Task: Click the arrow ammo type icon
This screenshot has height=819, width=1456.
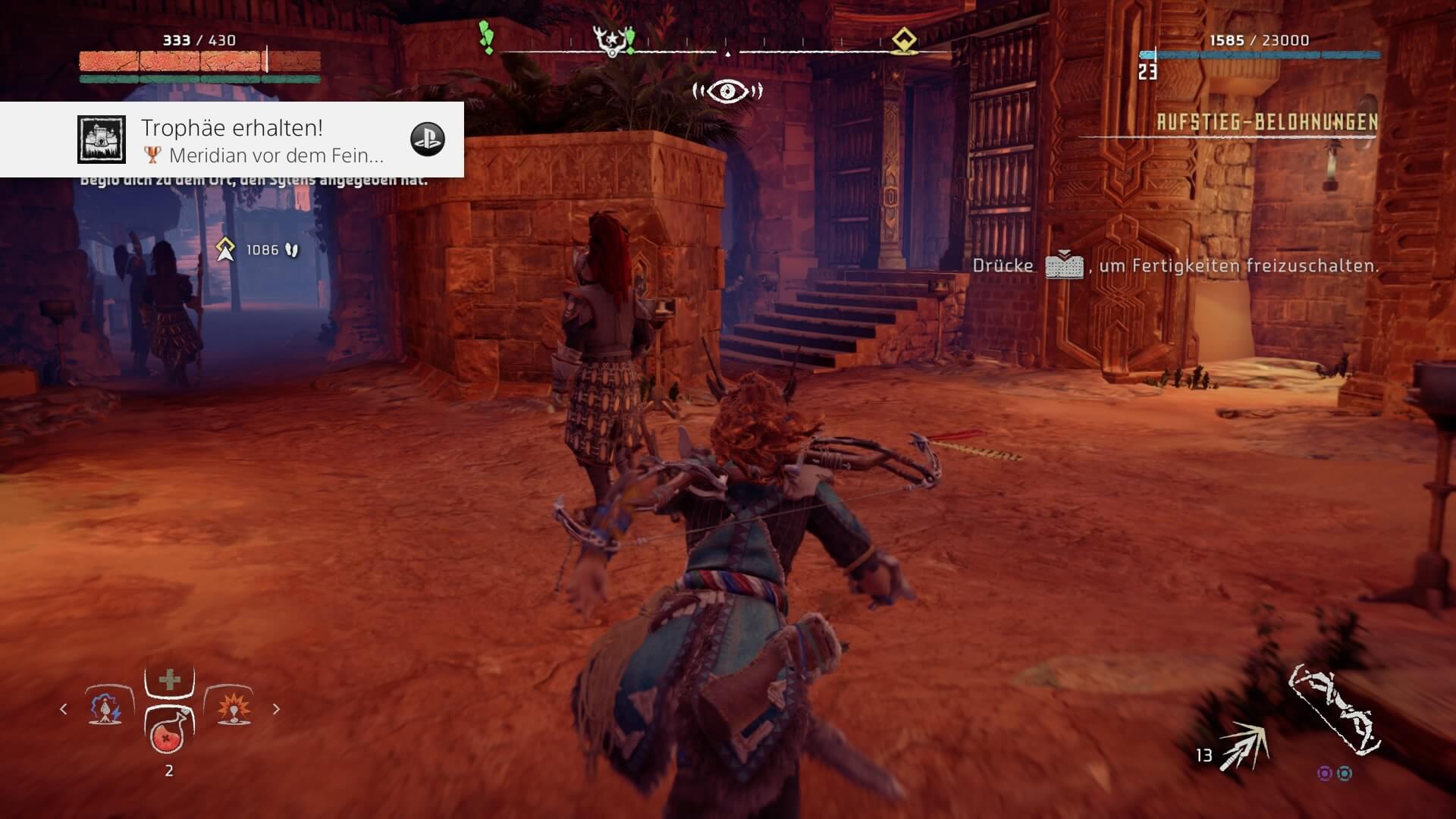Action: point(1243,745)
